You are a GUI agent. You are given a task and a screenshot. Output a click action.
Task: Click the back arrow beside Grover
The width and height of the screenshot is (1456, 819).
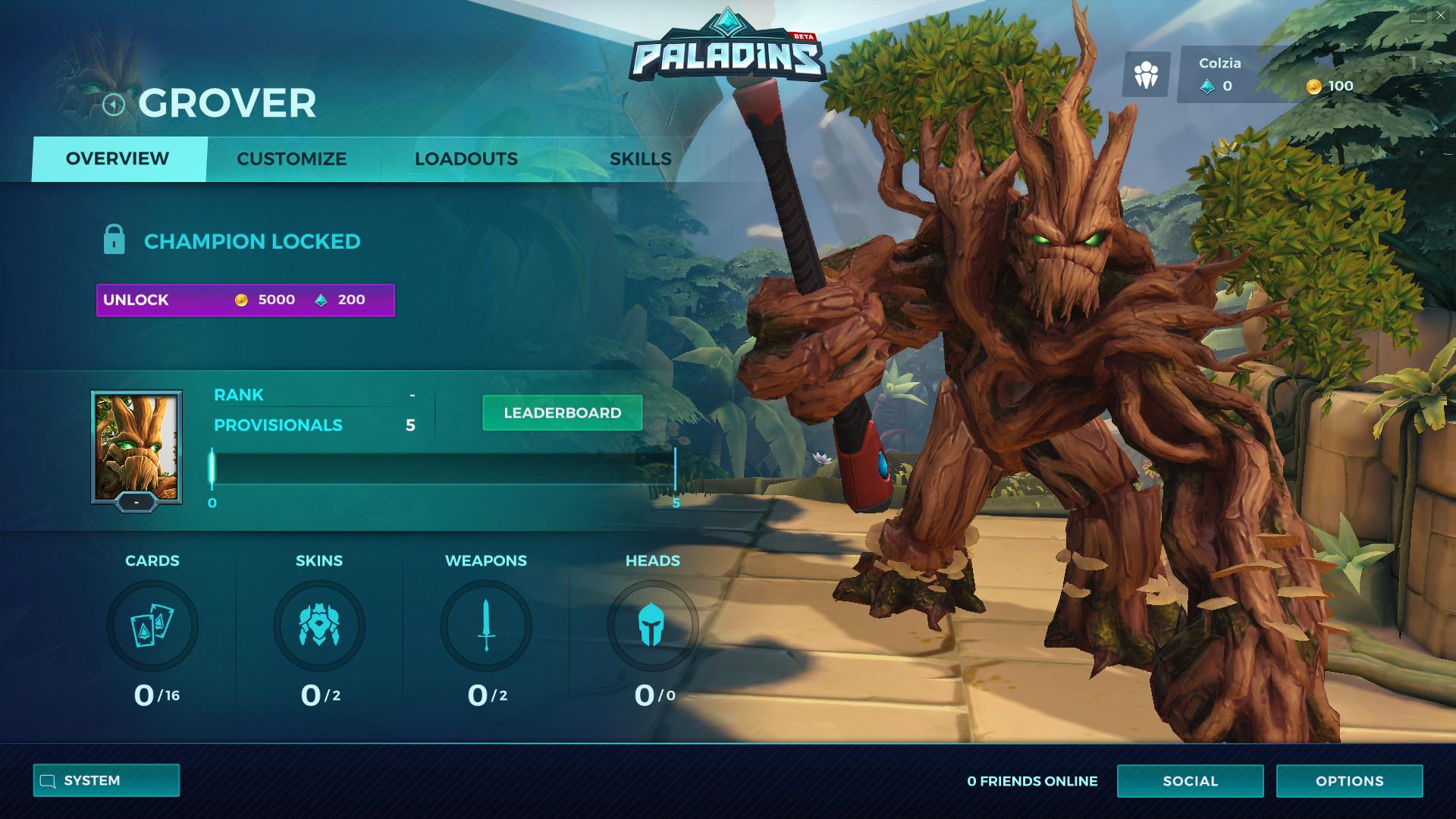click(x=114, y=105)
